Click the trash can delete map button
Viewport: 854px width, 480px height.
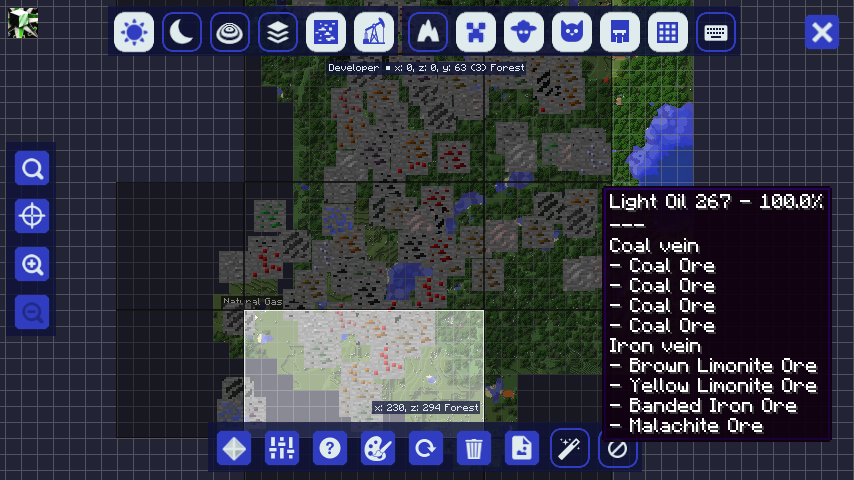[474, 449]
